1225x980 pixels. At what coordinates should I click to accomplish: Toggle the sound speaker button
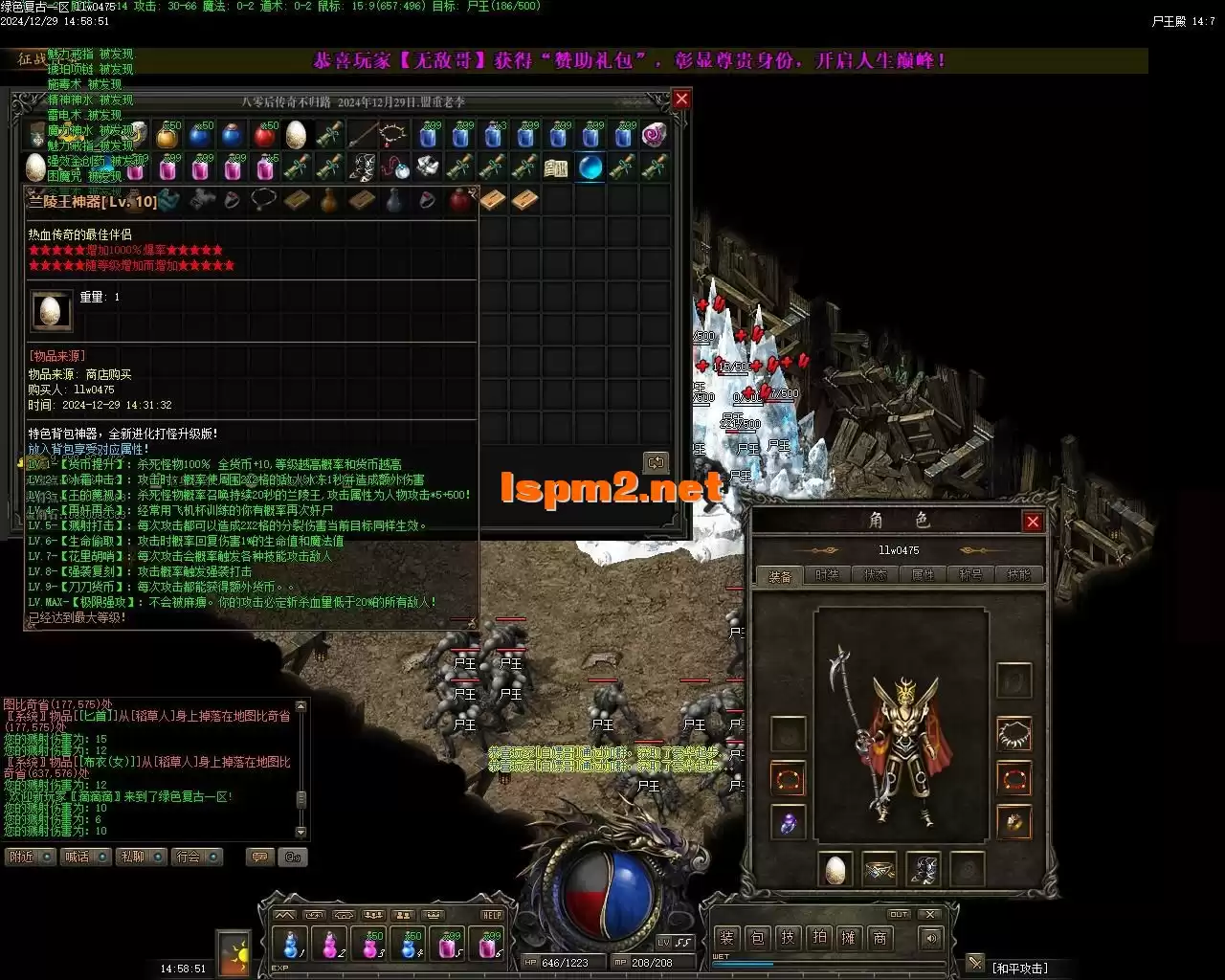coord(931,938)
